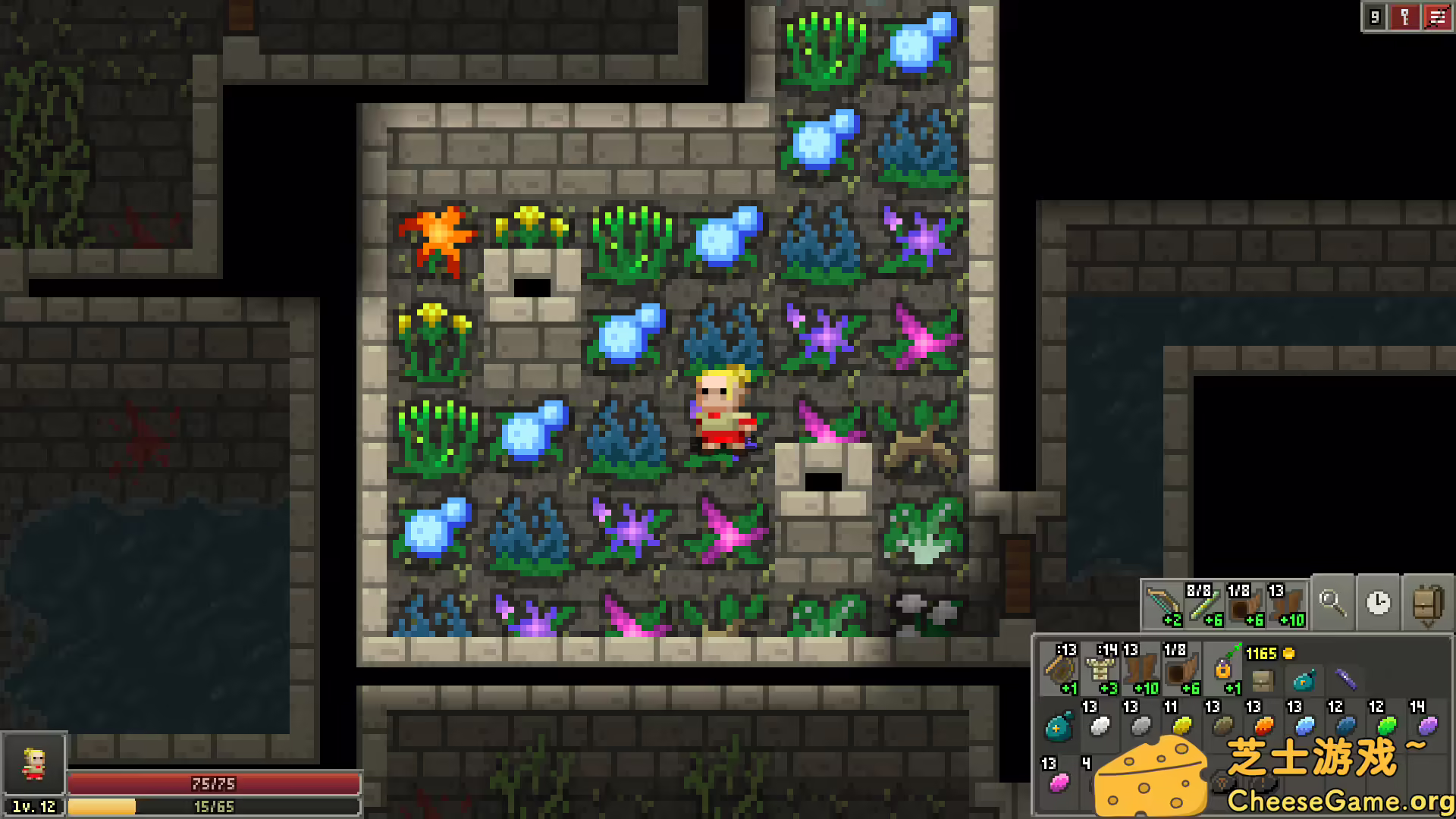Click the red 75/75 health bar
Screen dimensions: 1456x819
(x=214, y=784)
